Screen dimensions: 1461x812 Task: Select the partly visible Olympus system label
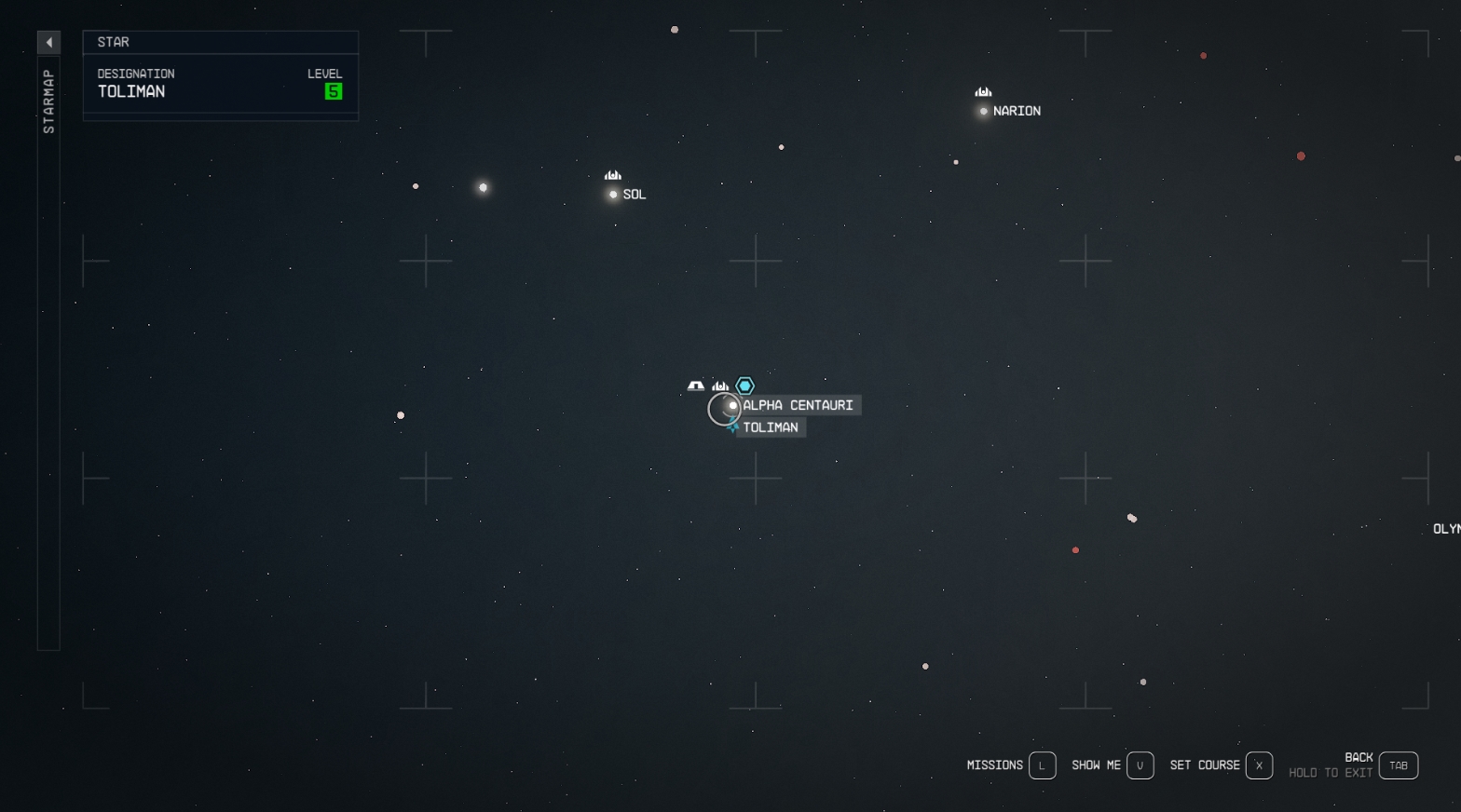pos(1447,529)
